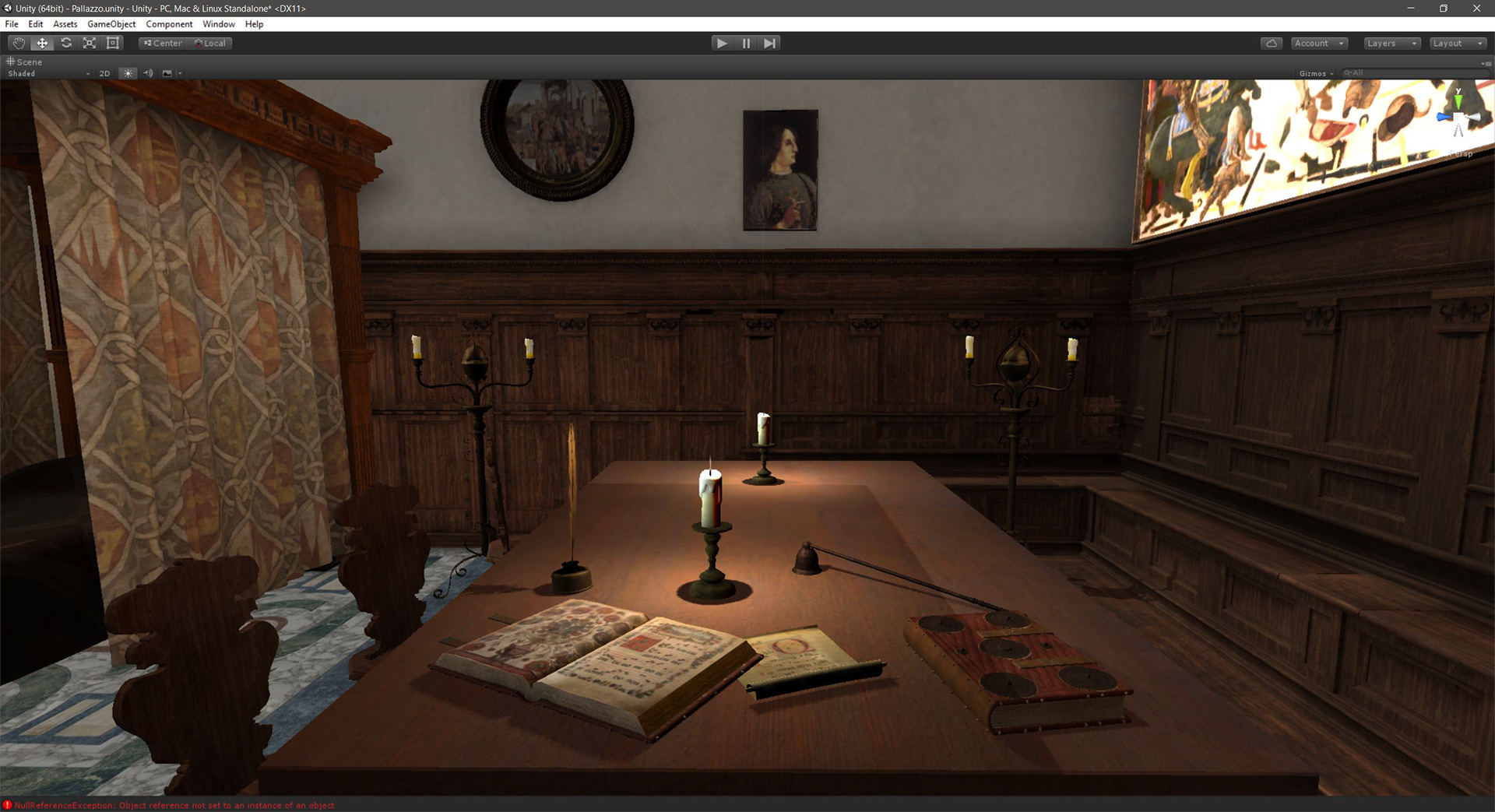Toggle scene audio
Image resolution: width=1495 pixels, height=812 pixels.
tap(148, 72)
